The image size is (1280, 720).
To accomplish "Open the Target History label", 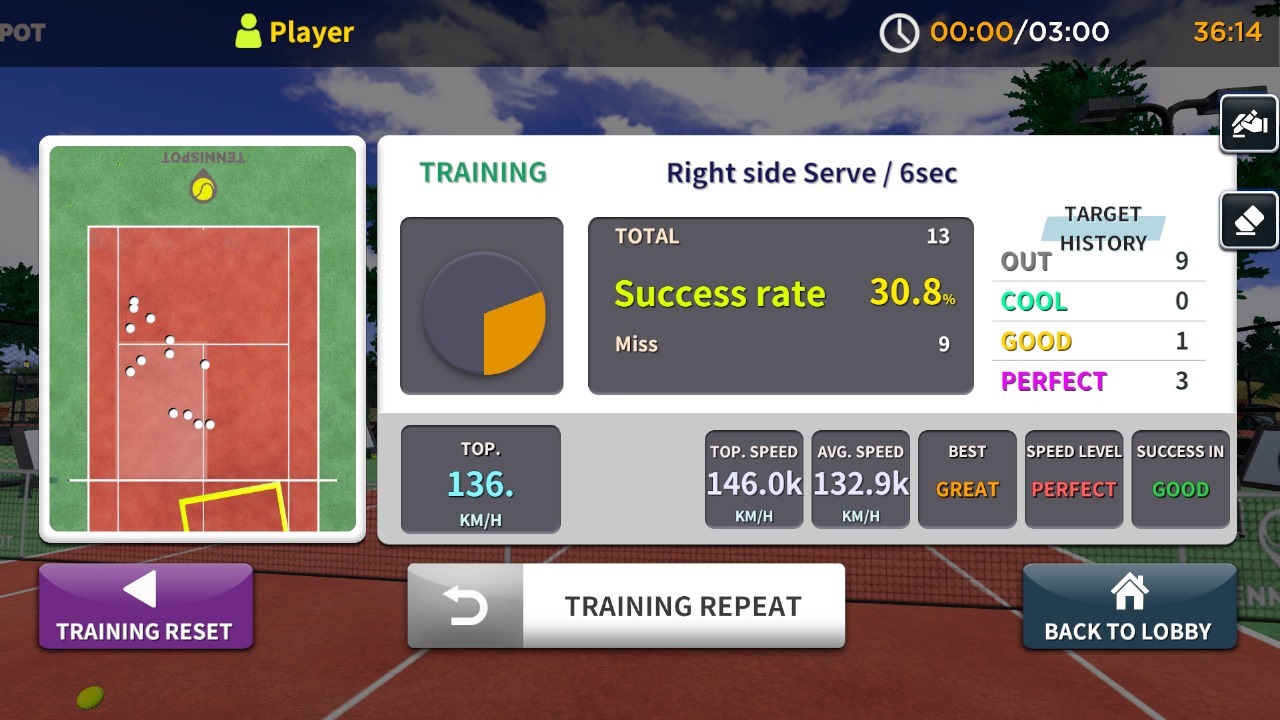I will 1103,229.
